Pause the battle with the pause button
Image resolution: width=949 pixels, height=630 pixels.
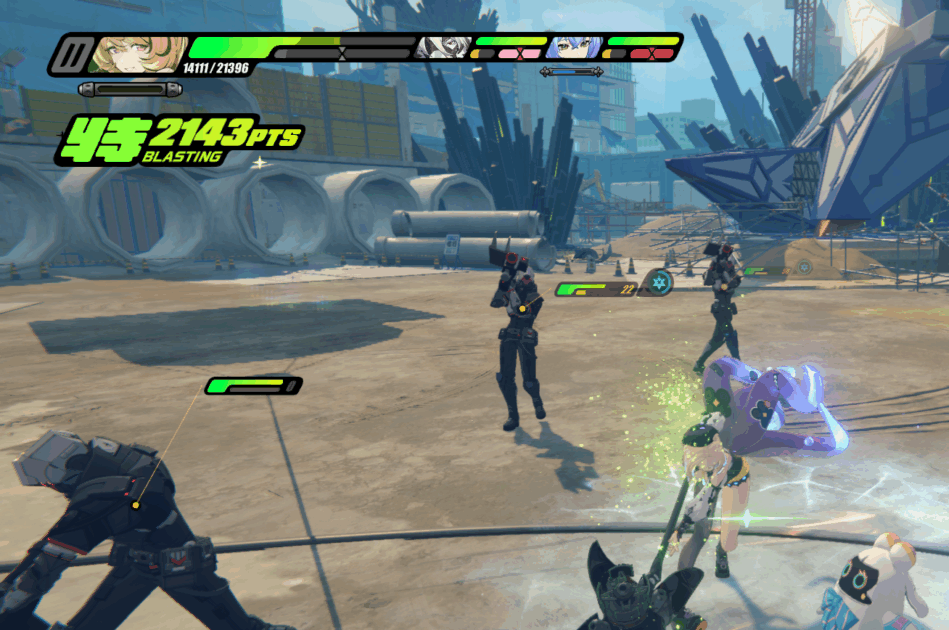click(70, 53)
